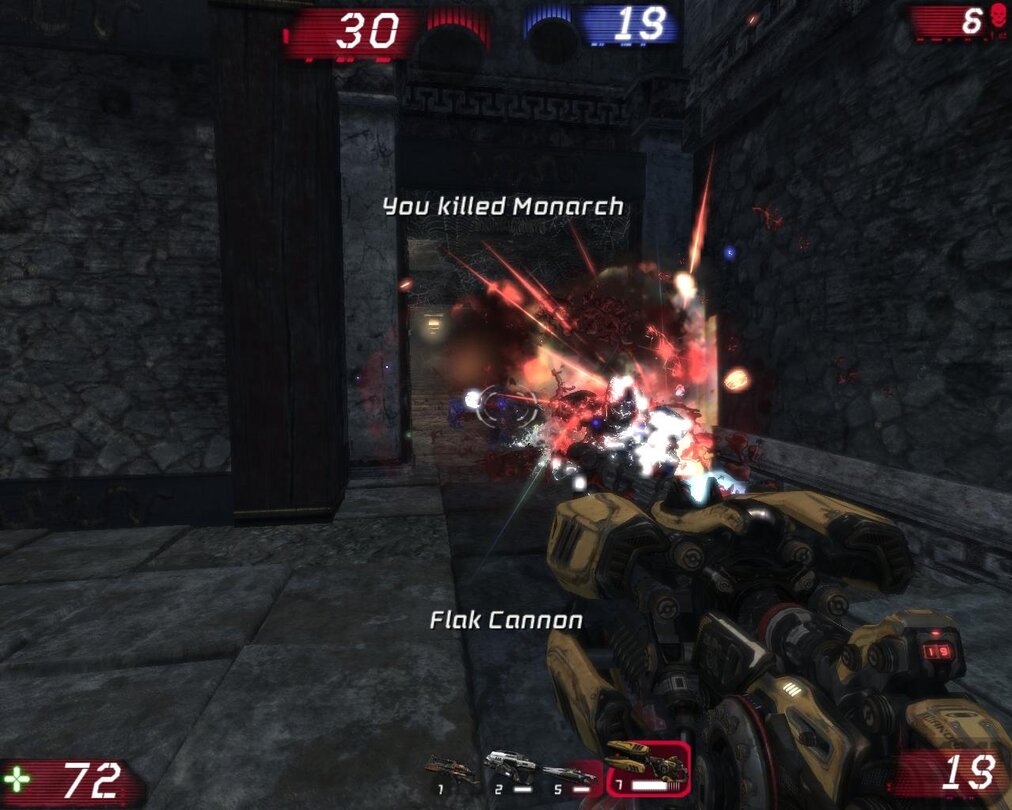Select the Impact Hammer in weapon slot 1
The image size is (1012, 810).
[x=450, y=771]
